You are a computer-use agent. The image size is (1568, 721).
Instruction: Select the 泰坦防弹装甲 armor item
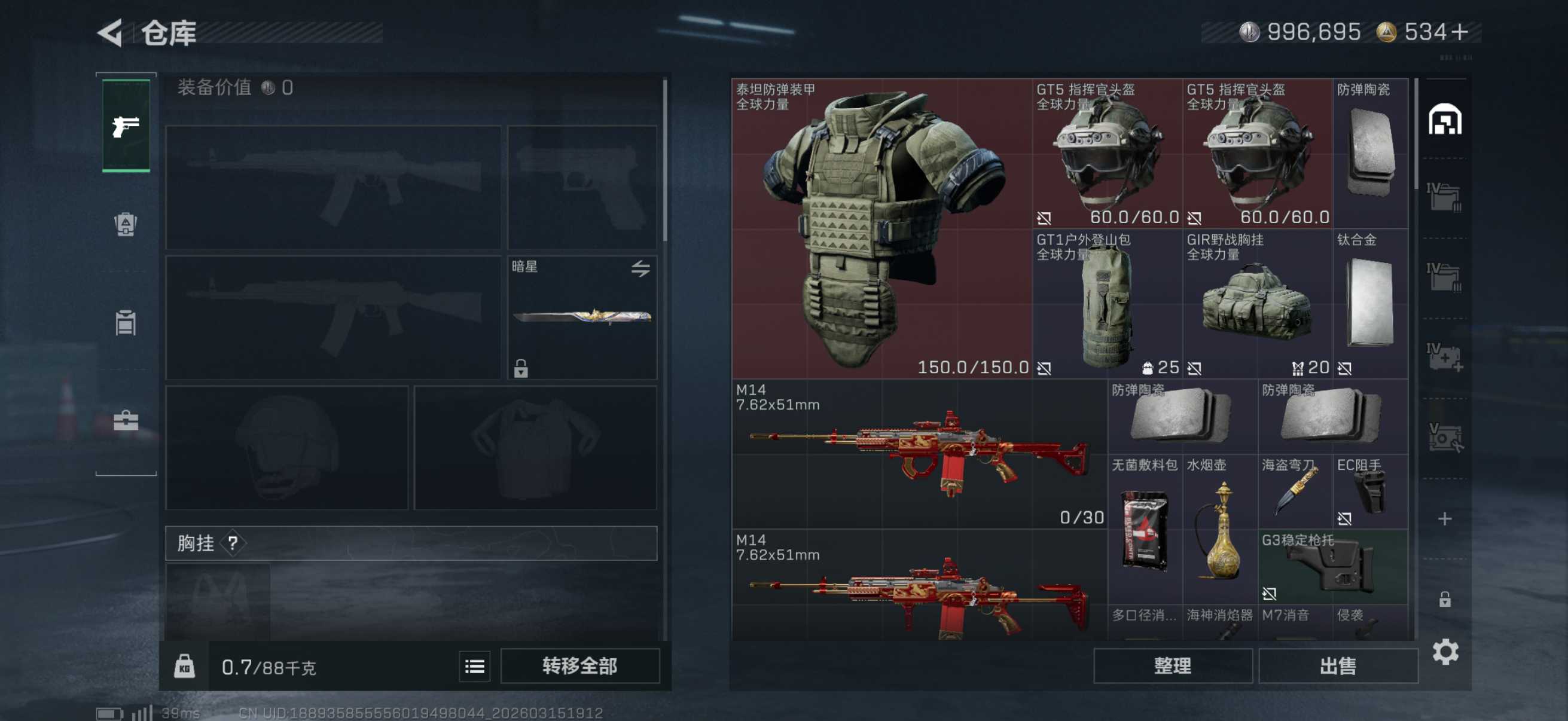point(881,229)
